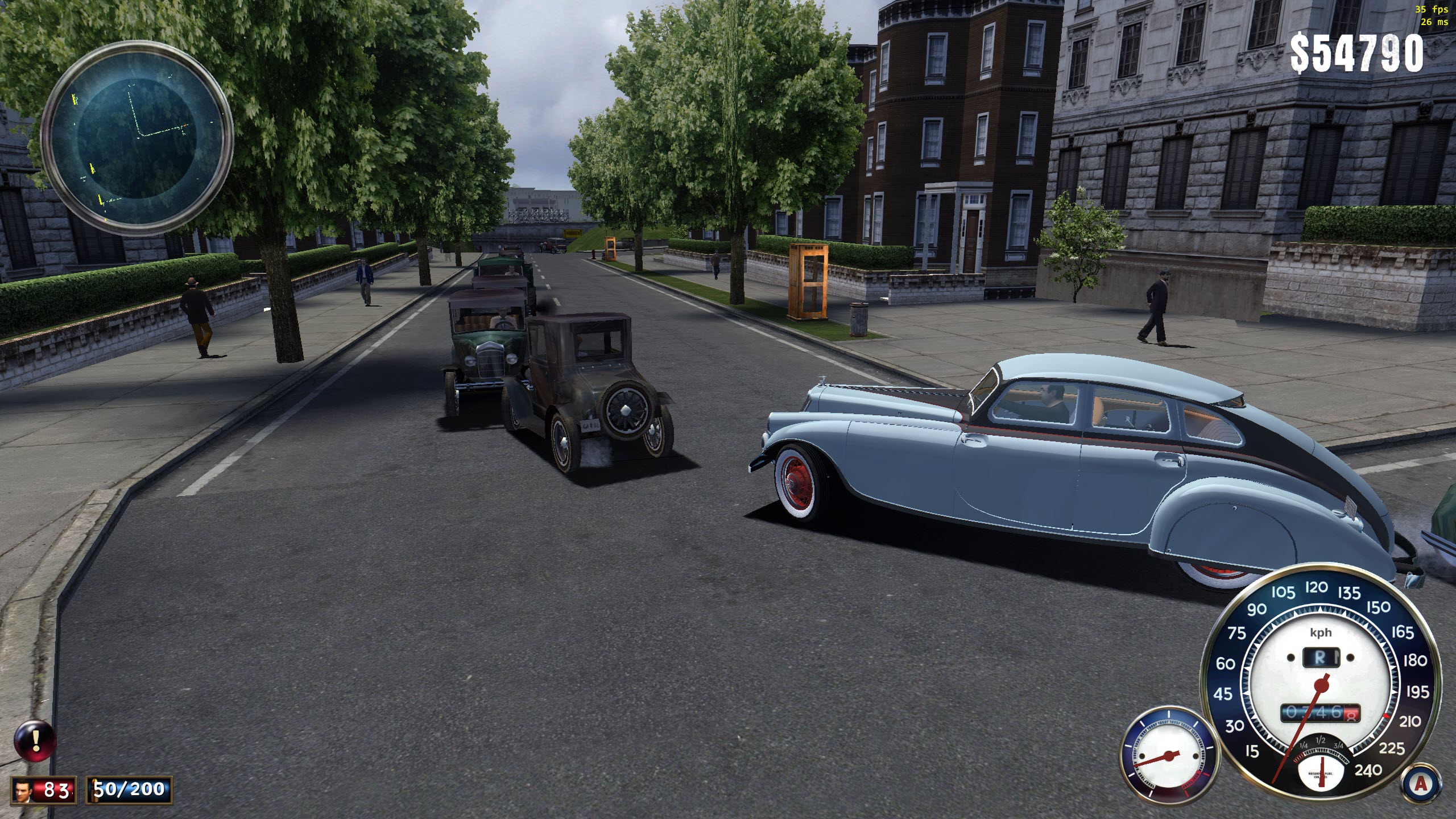Screen dimensions: 1456x819
Task: Select the automatic gearbox A indicator
Action: click(x=1420, y=784)
